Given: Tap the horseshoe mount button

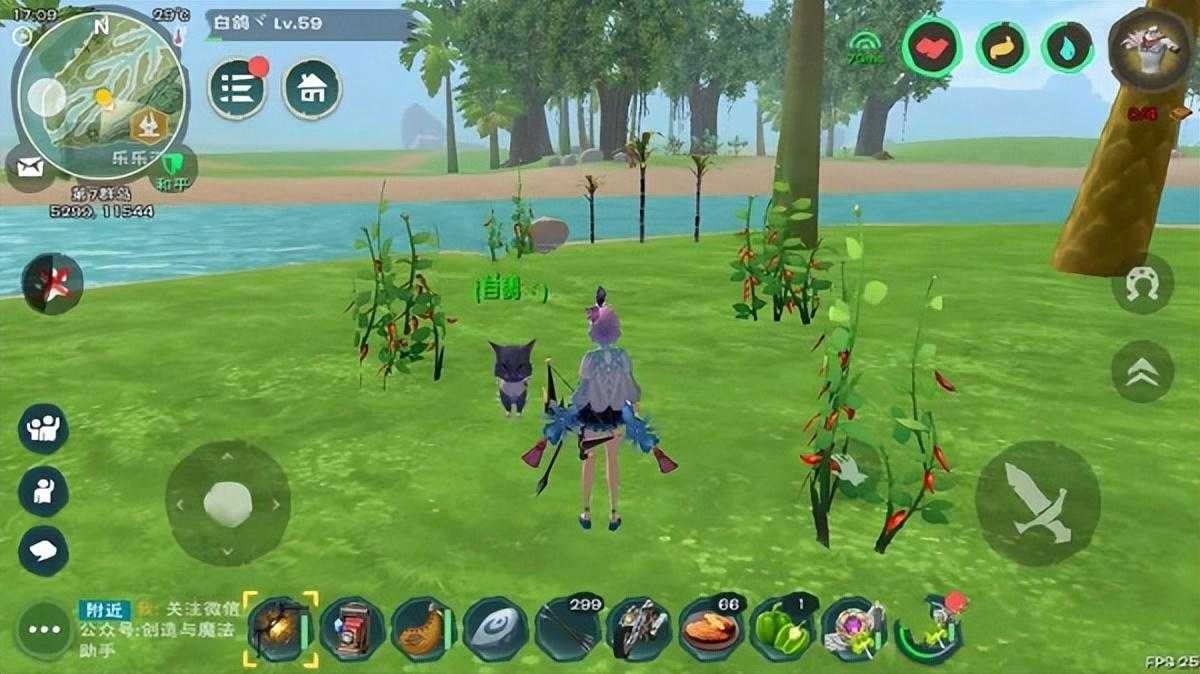Looking at the screenshot, I should (x=1142, y=283).
